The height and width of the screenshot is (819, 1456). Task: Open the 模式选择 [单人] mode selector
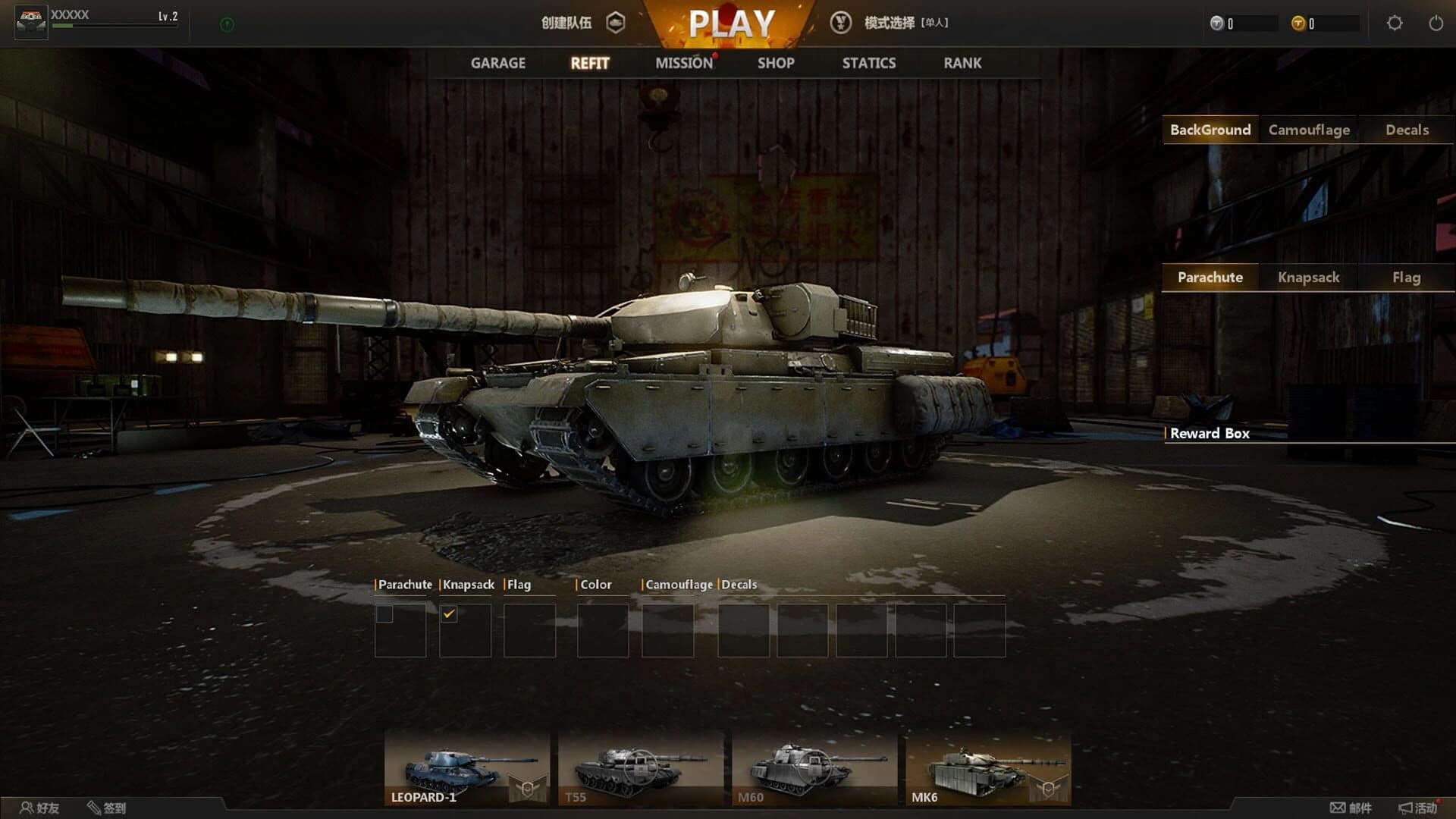point(906,24)
